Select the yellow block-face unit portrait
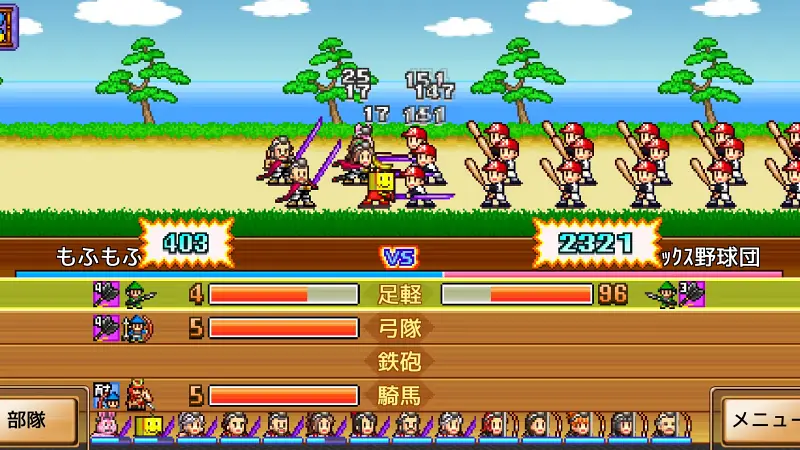 point(146,427)
